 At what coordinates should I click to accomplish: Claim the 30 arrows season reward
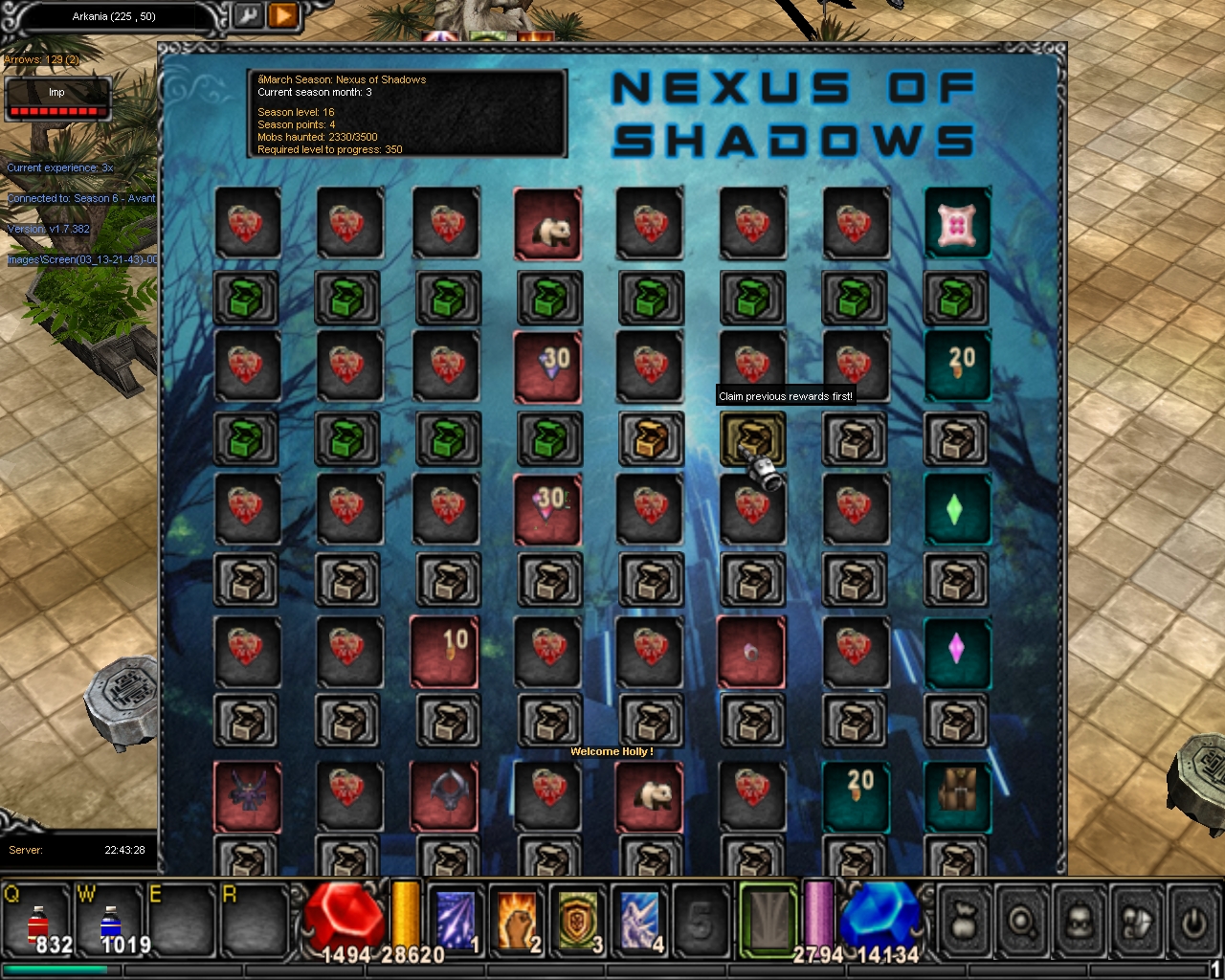tap(548, 367)
